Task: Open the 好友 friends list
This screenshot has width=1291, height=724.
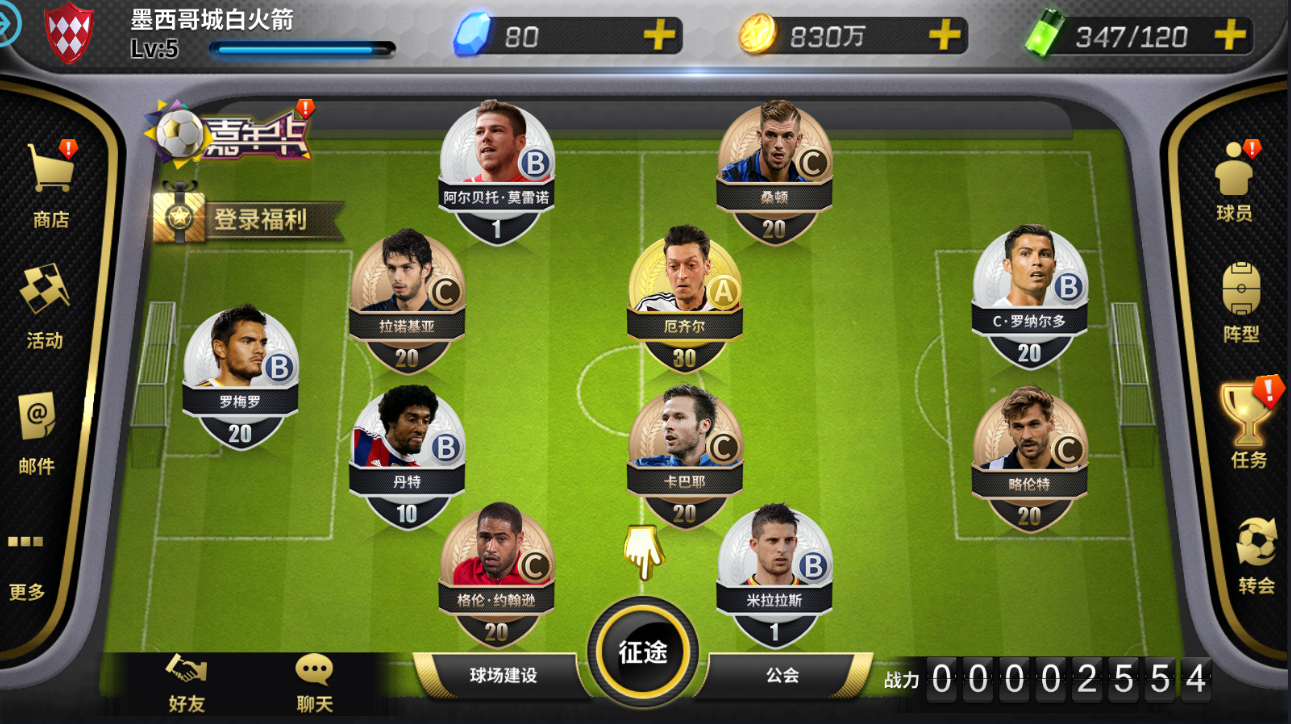Action: click(x=186, y=683)
